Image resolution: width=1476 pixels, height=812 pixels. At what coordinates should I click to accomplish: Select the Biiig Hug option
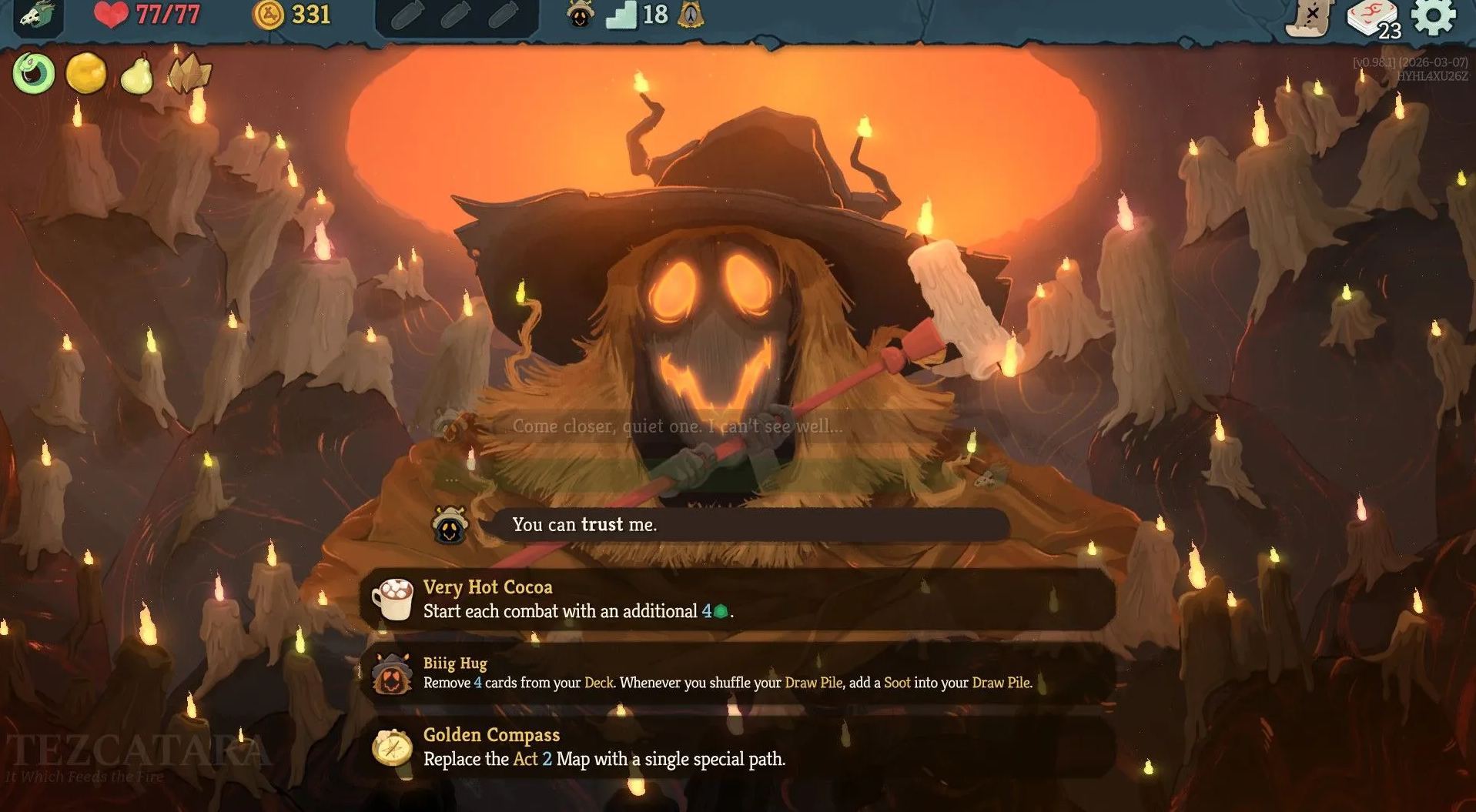pos(738,673)
